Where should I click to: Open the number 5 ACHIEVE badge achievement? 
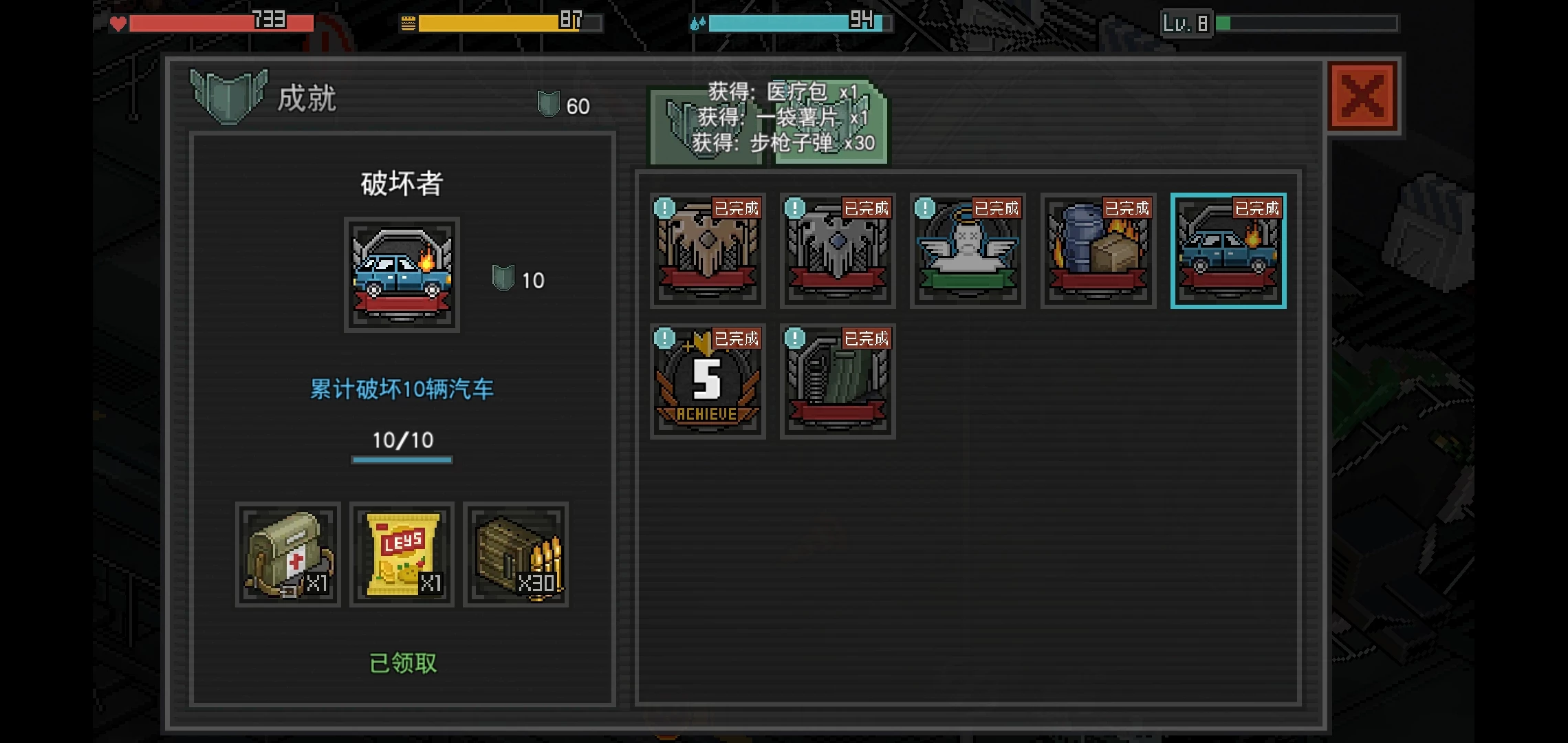click(x=708, y=381)
